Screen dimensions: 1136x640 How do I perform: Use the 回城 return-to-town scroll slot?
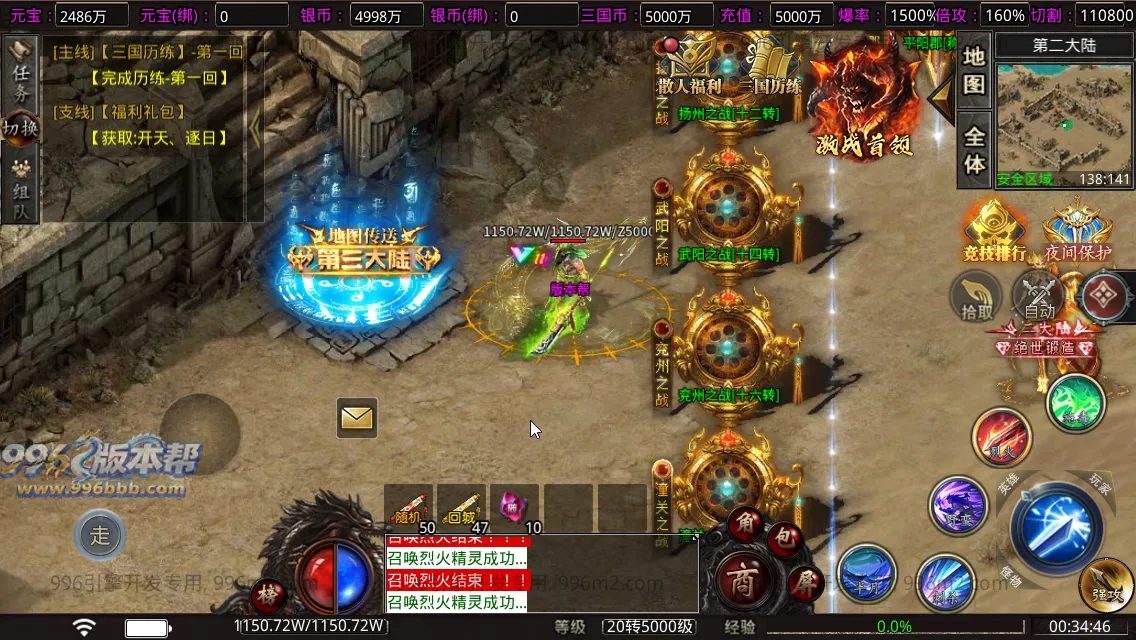click(461, 508)
